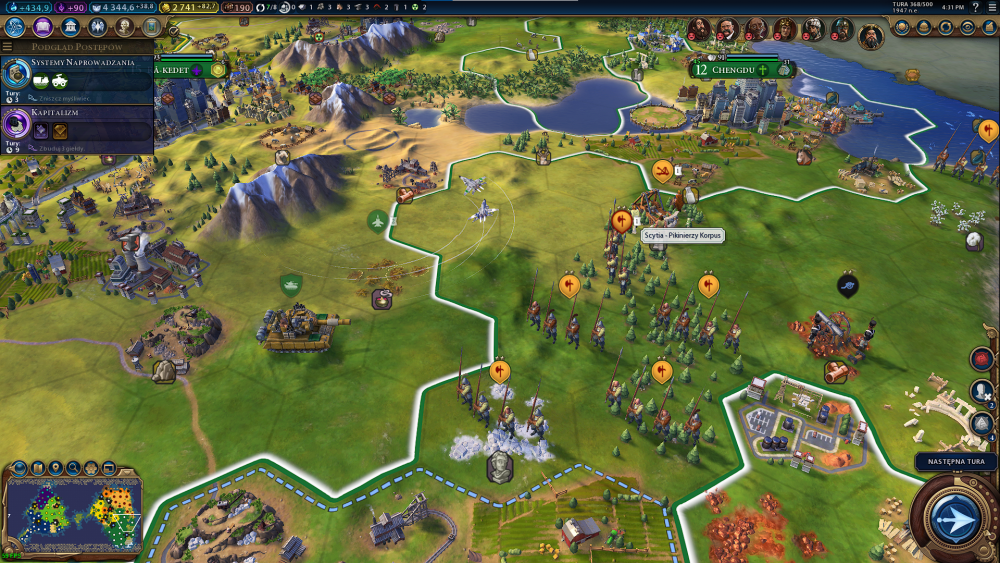
Task: Open the civics tree button
Action: [44, 27]
